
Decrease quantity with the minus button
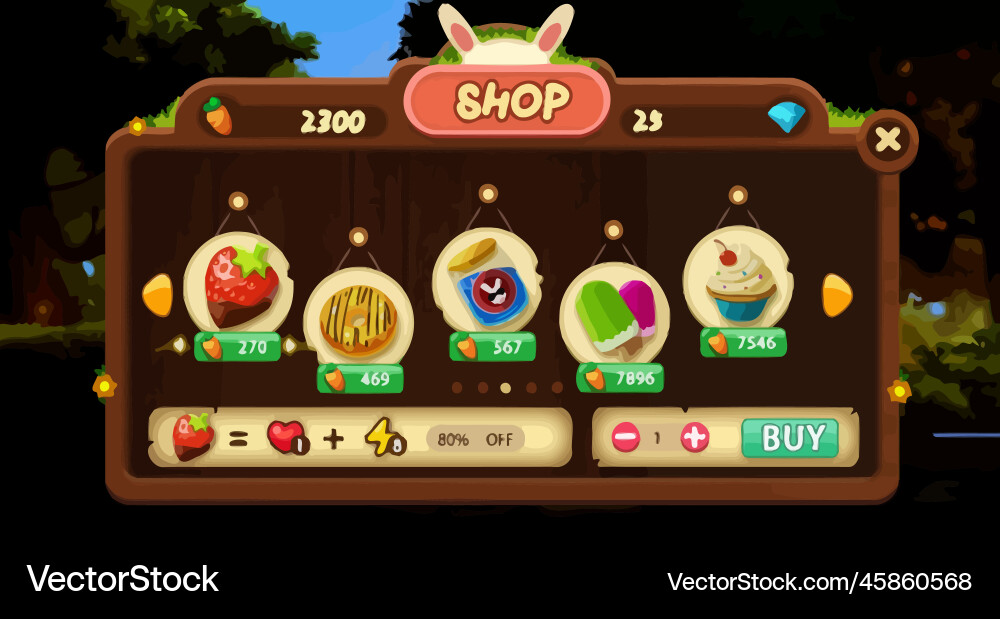[x=626, y=437]
